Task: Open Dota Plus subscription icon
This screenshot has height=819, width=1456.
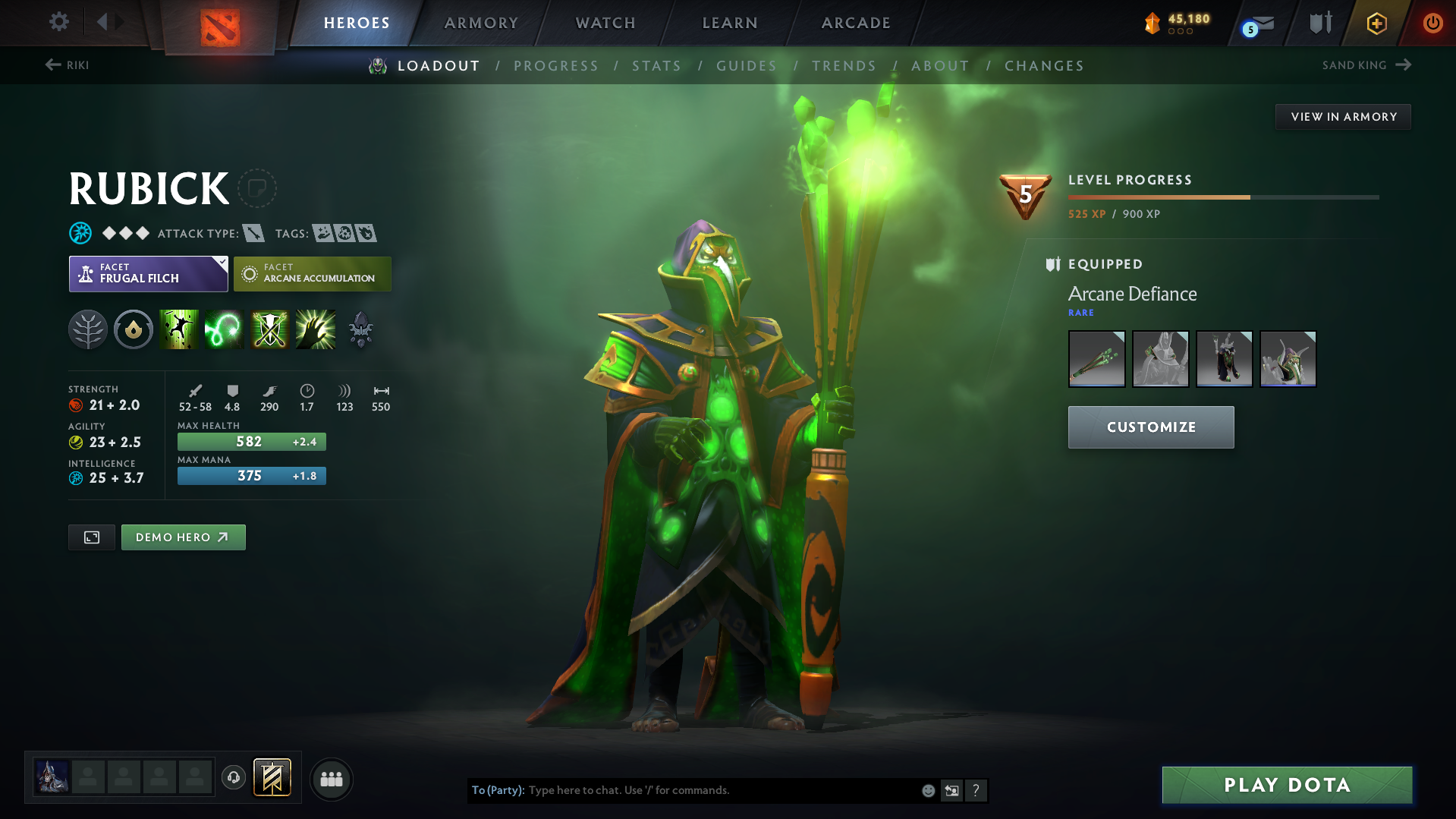Action: [x=1376, y=23]
